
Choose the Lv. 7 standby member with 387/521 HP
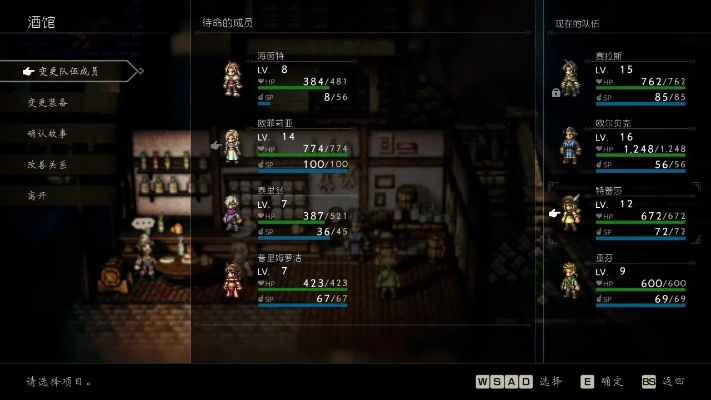tap(290, 211)
